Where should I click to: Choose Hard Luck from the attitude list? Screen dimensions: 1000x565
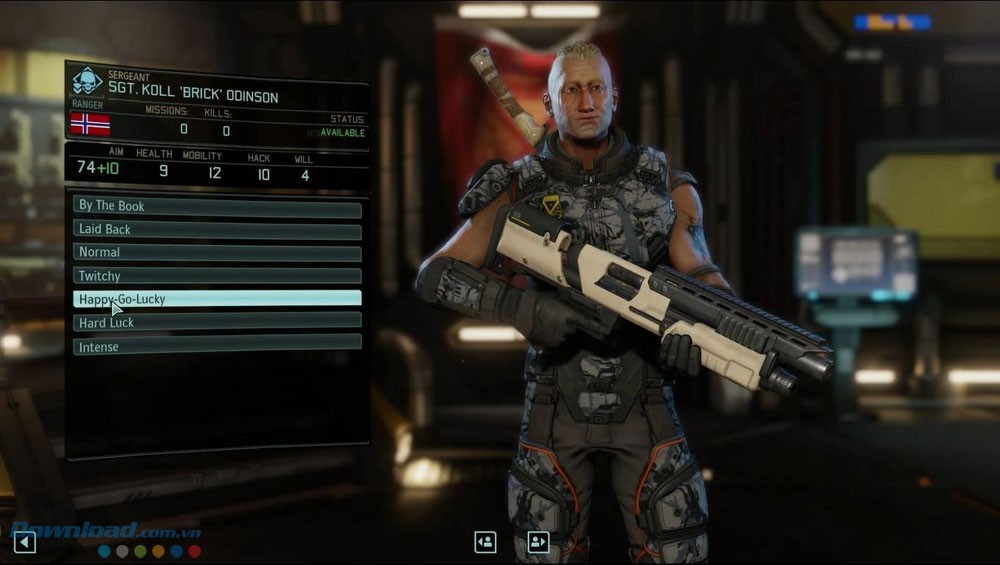click(x=217, y=323)
